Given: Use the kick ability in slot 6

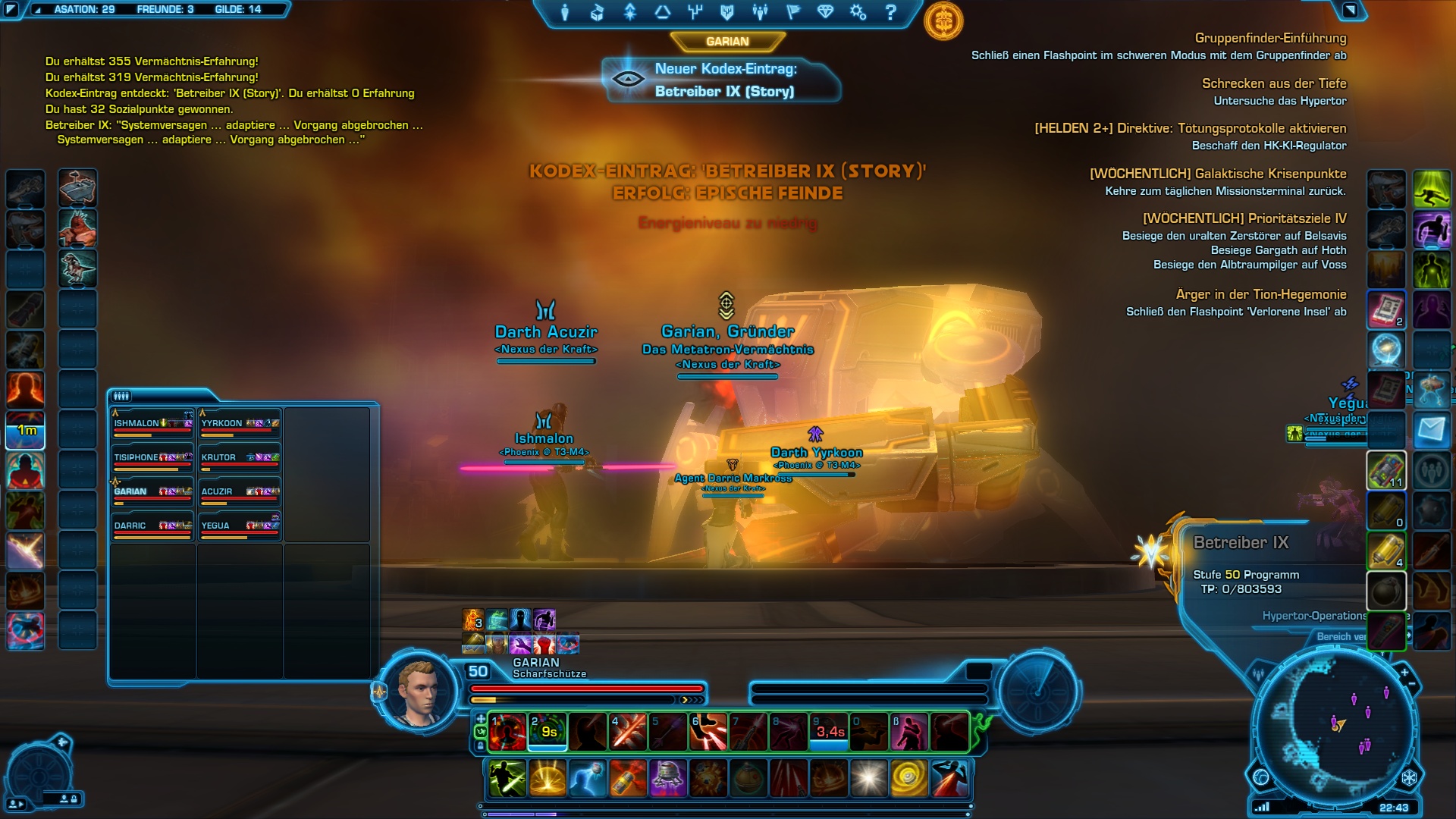Looking at the screenshot, I should [708, 733].
